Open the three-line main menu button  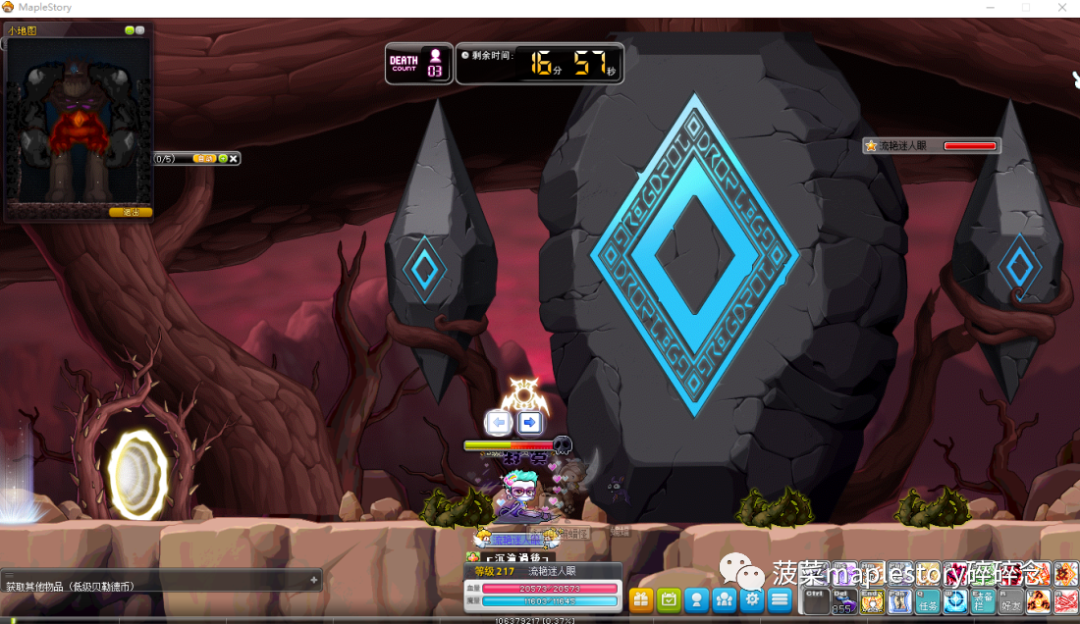(780, 600)
